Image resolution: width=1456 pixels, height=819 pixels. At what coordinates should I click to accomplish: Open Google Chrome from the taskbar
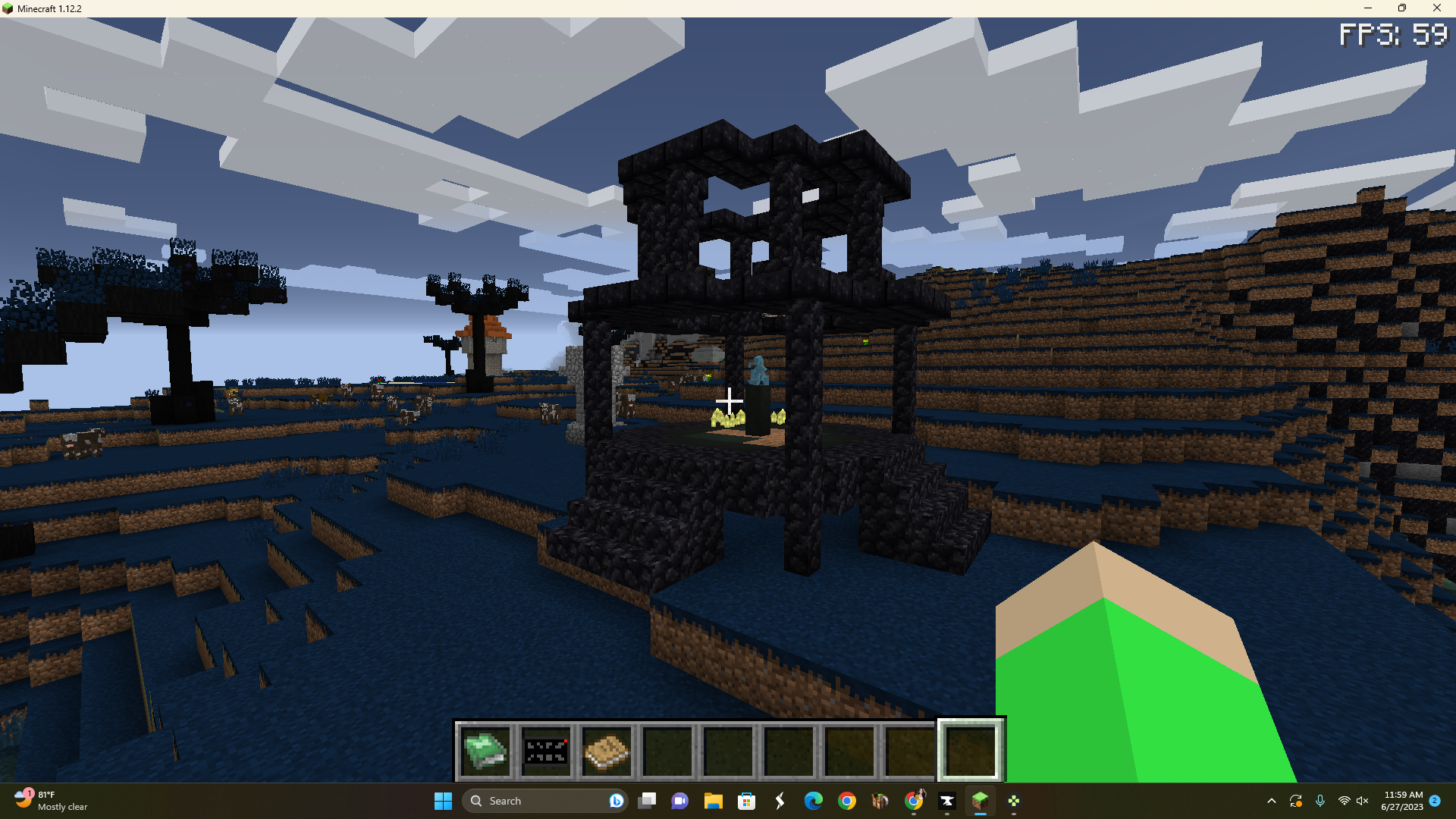847,801
